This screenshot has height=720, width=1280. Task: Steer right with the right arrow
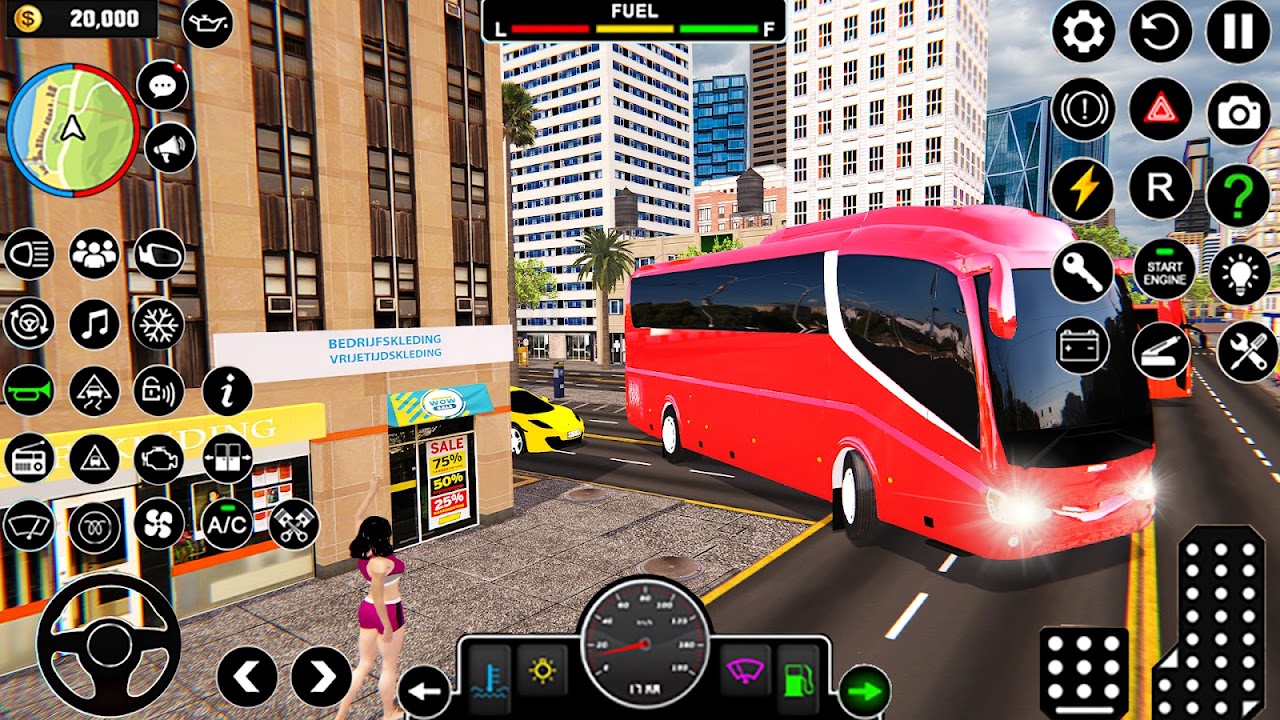pos(321,677)
